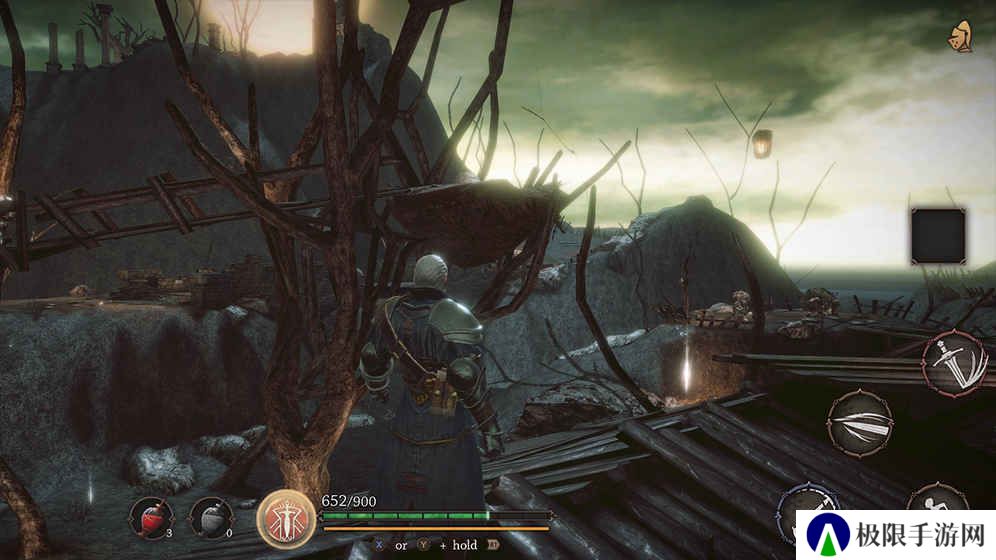Use the red health potion
Viewport: 996px width, 560px height.
(x=149, y=517)
